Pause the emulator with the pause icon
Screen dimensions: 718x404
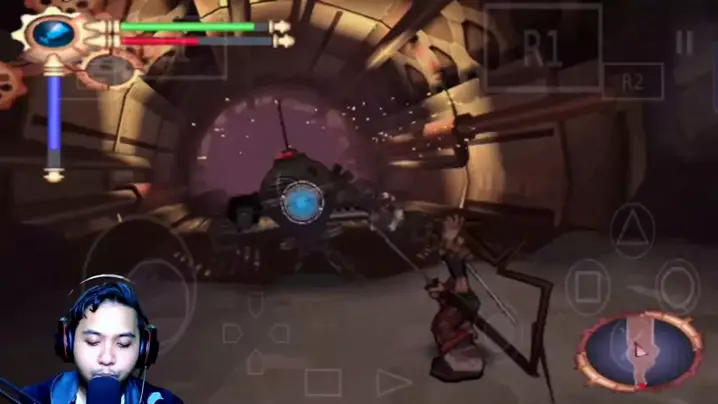coord(684,42)
